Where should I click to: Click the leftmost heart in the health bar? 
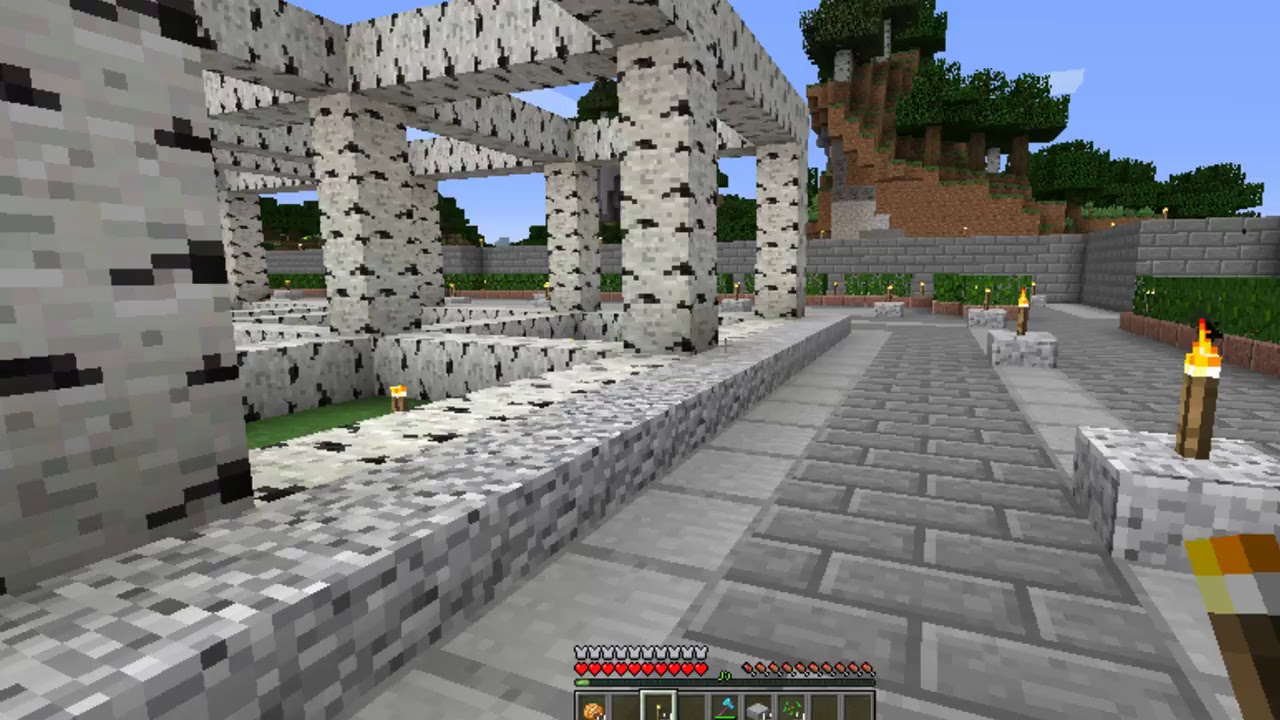coord(579,667)
